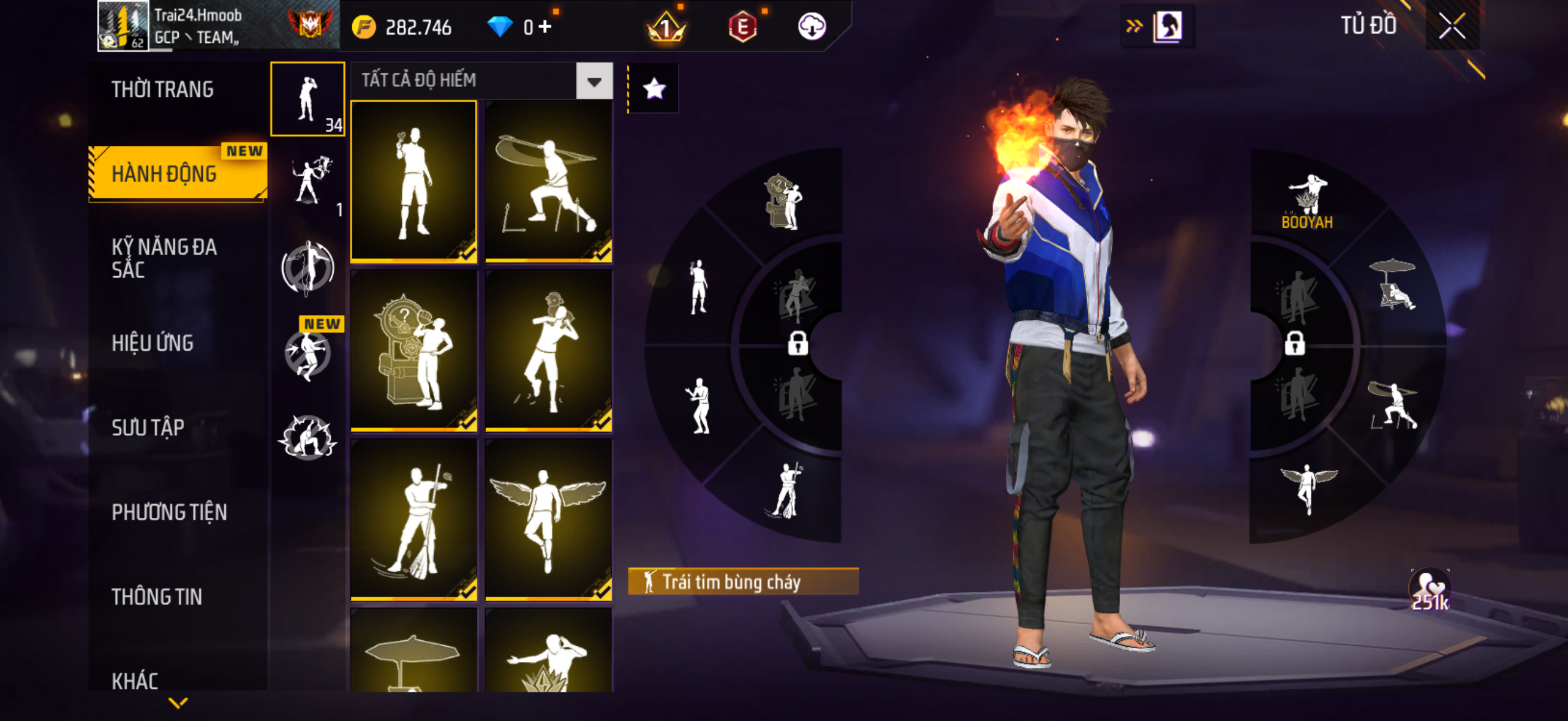1568x721 pixels.
Task: Show the Thông Tin section
Action: point(157,597)
